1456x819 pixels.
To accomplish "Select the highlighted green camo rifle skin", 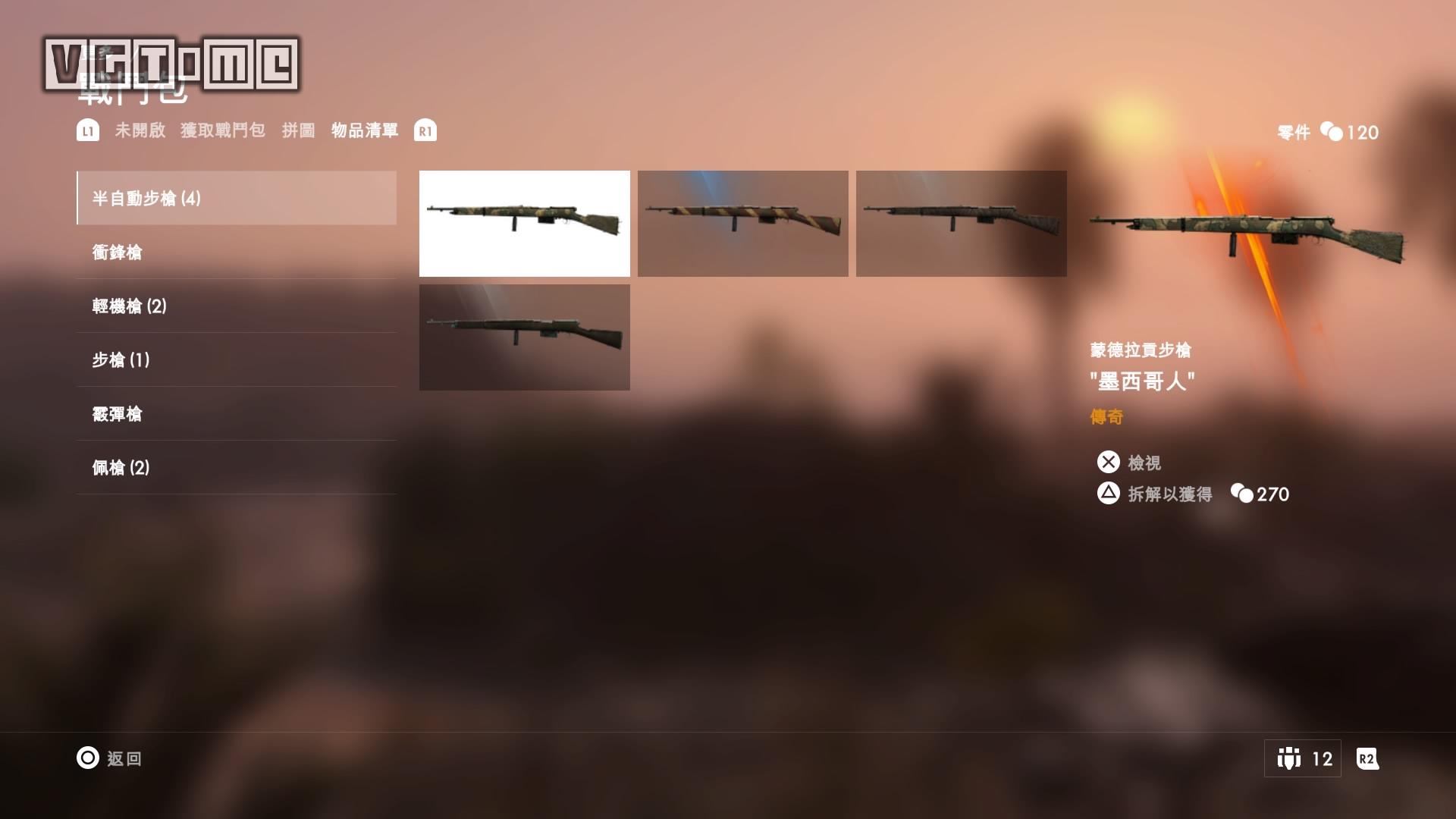I will [524, 223].
